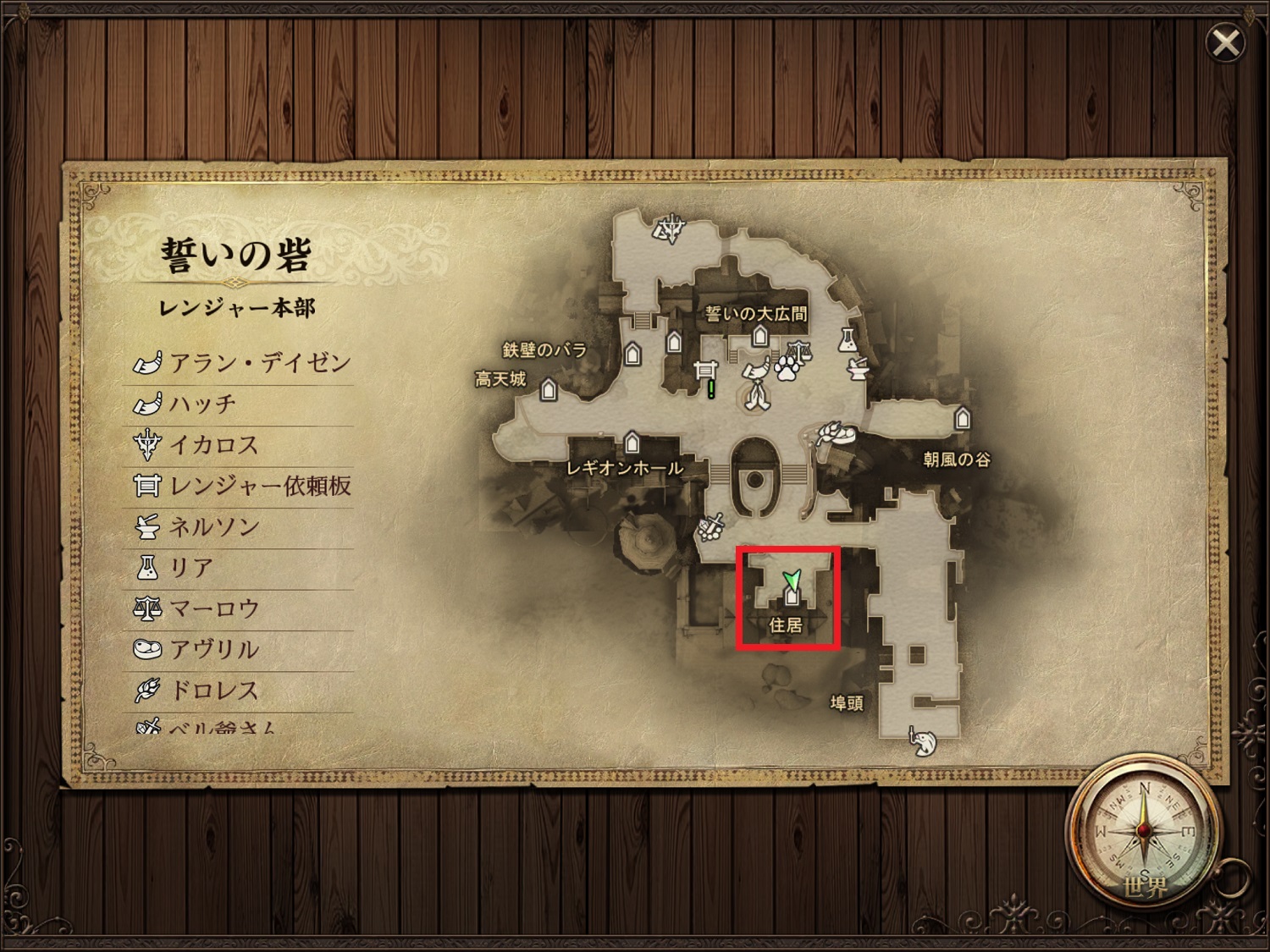Click the potion flask marker on the map
Viewport: 1270px width, 952px height.
click(845, 339)
